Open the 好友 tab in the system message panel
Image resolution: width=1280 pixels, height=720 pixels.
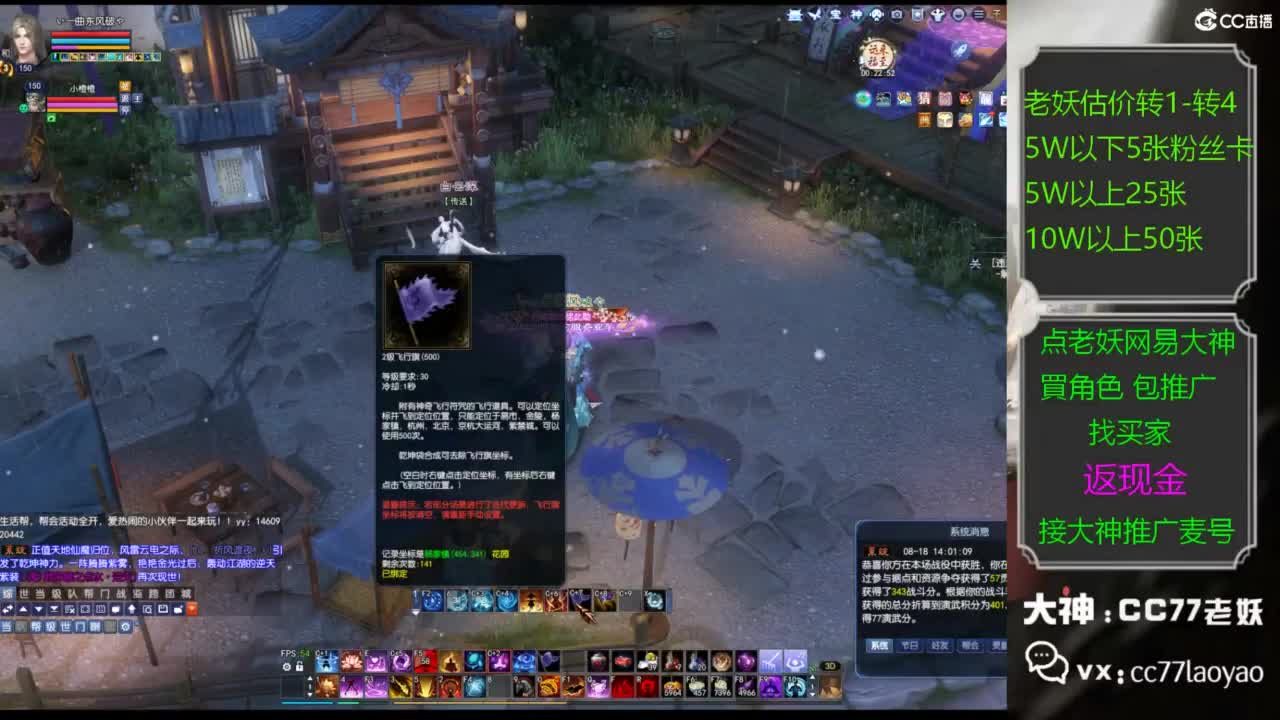pos(939,645)
